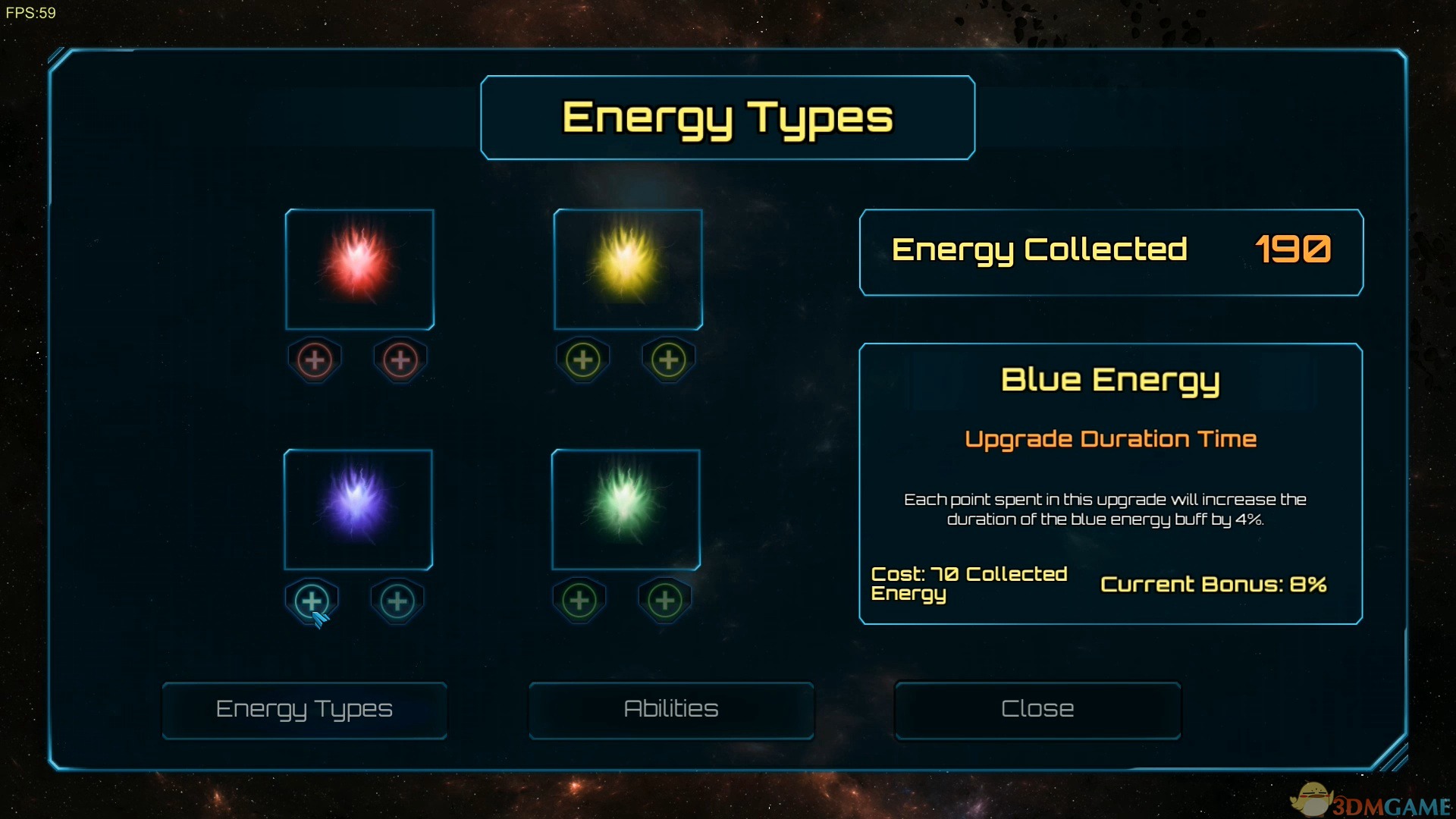Click the right red energy upgrade plus

pos(400,359)
